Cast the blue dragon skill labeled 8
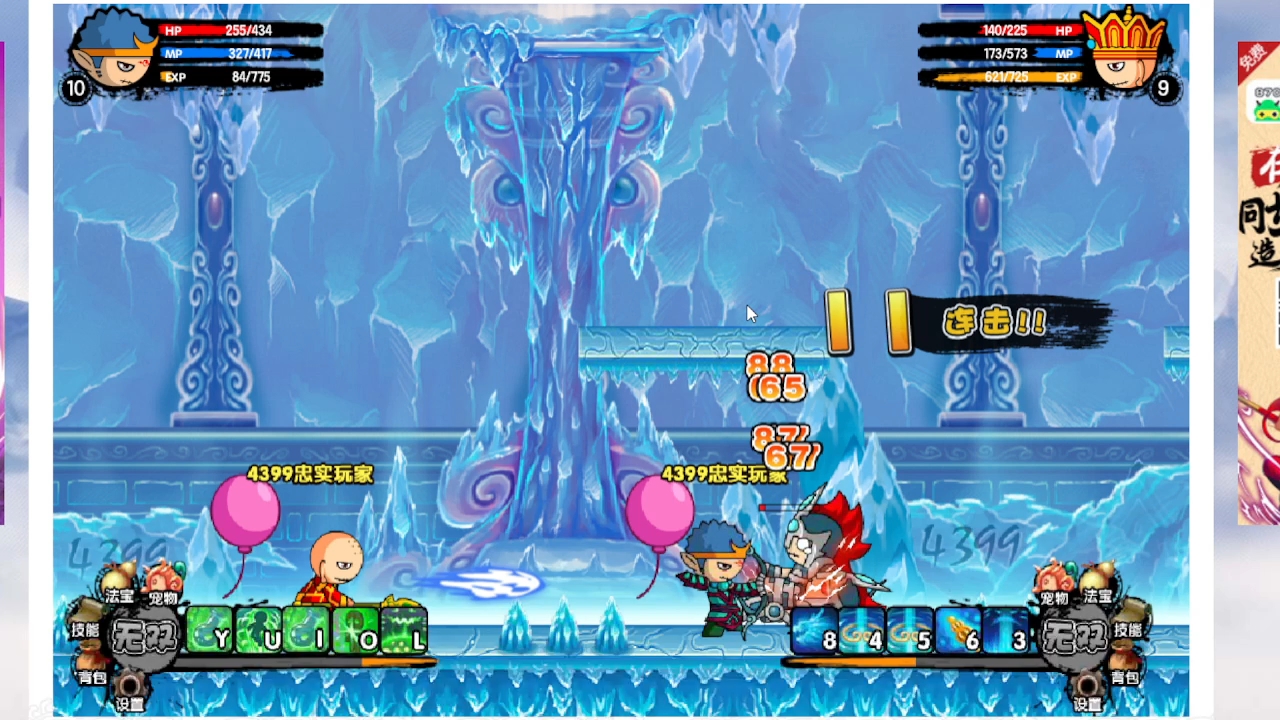Image resolution: width=1280 pixels, height=720 pixels. (x=815, y=630)
